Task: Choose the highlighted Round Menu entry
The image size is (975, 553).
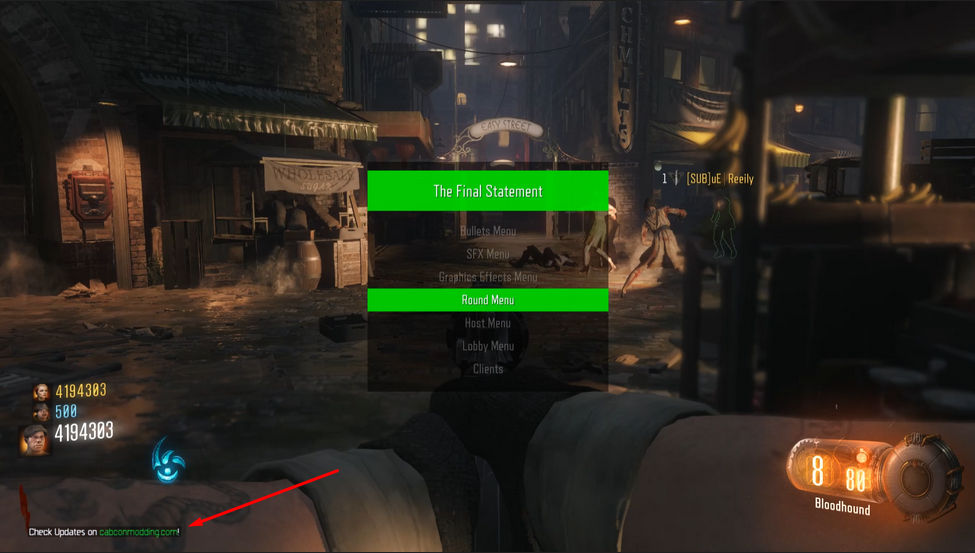Action: click(x=488, y=300)
